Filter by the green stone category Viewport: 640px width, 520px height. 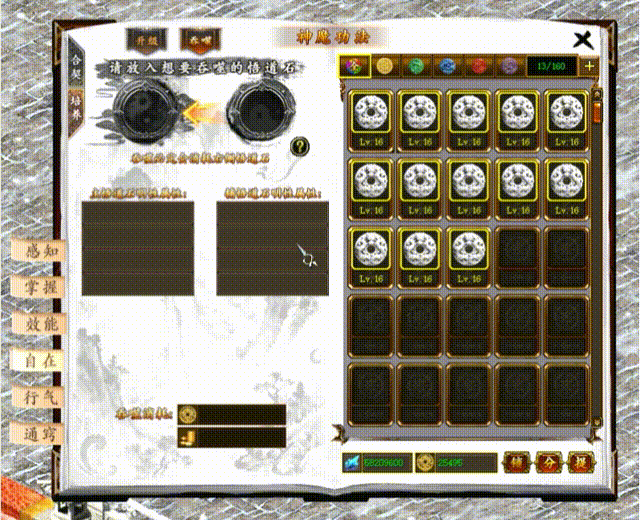pos(415,66)
